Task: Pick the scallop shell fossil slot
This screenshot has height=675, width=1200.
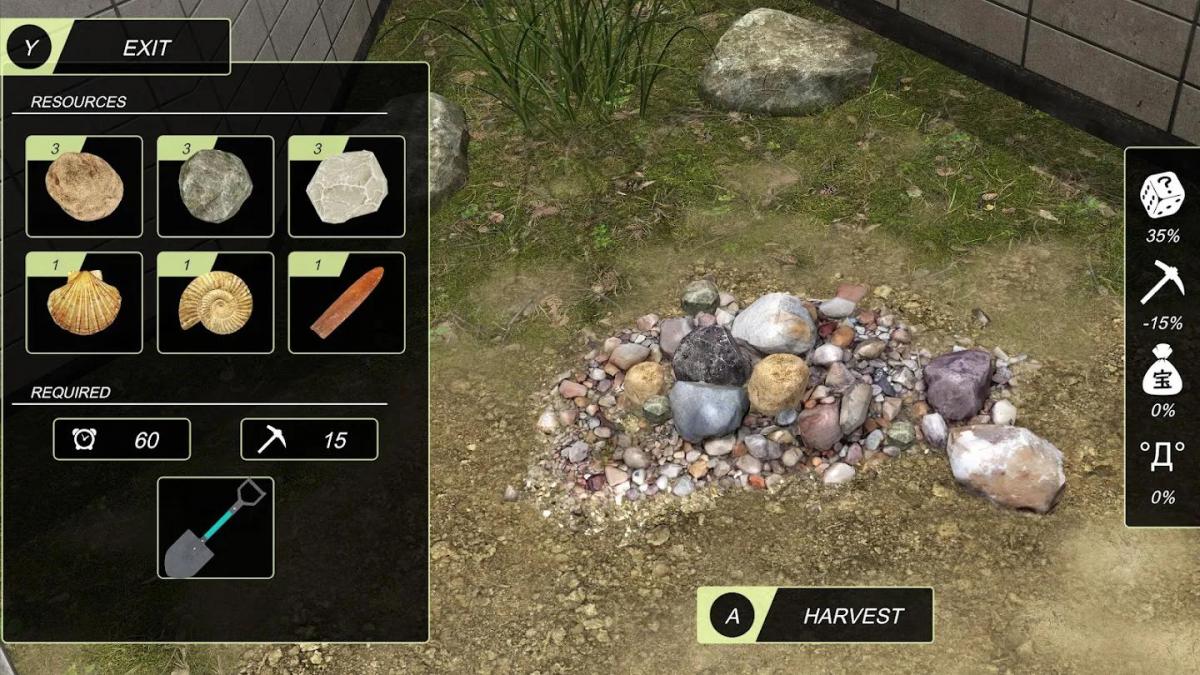Action: (84, 303)
